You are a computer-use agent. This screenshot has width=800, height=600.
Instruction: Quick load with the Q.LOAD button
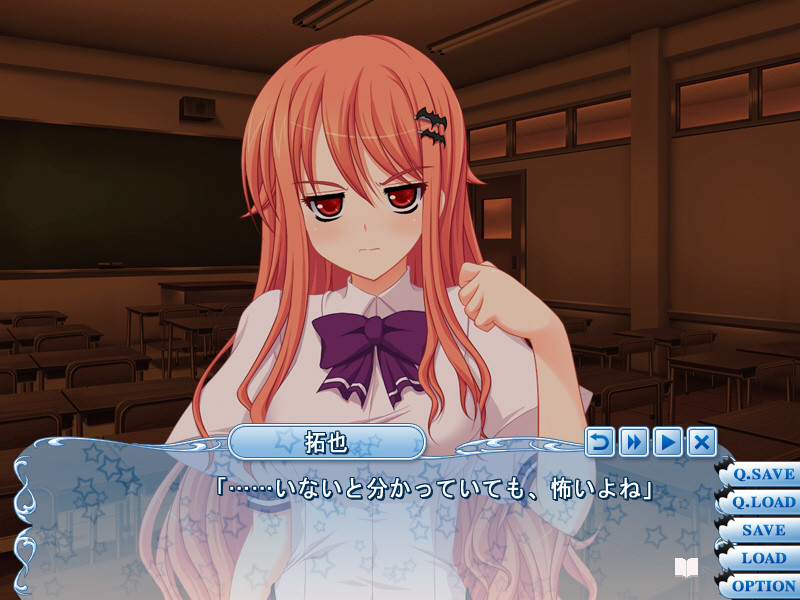point(762,502)
